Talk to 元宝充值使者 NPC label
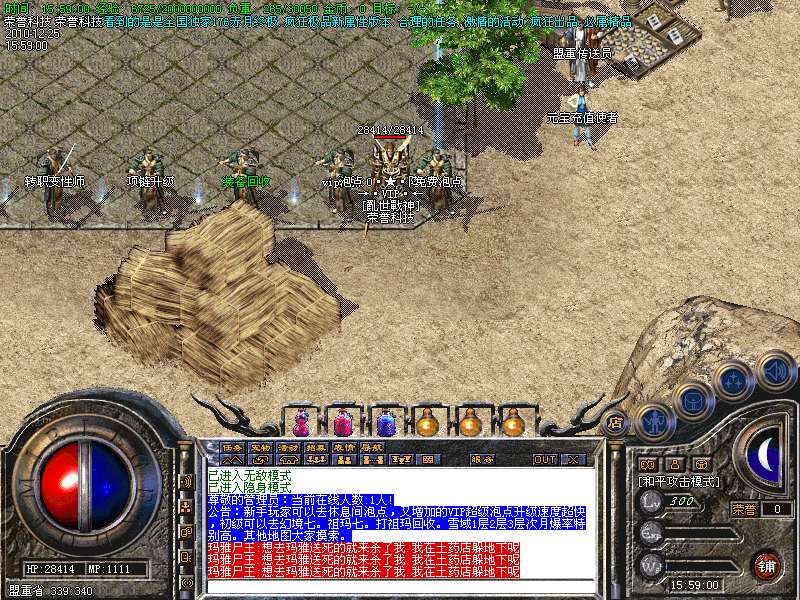Viewport: 800px width, 600px height. 582,118
